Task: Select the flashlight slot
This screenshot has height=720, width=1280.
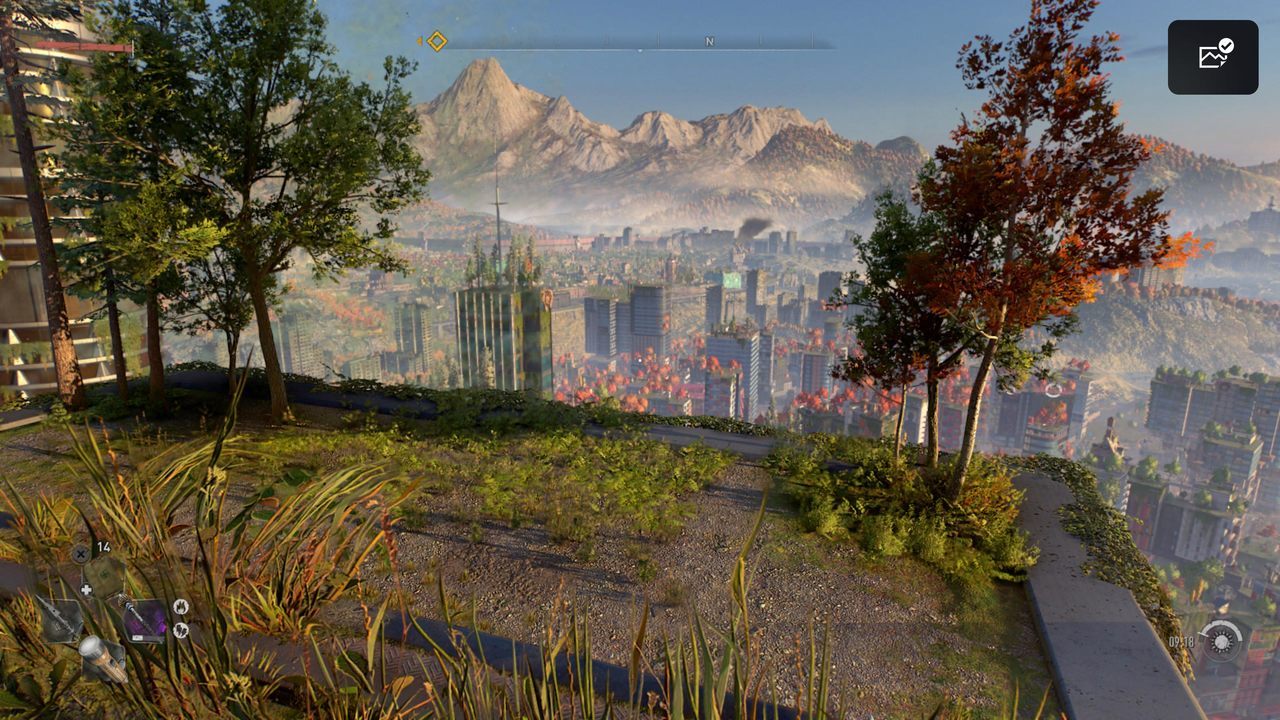Action: click(x=102, y=658)
